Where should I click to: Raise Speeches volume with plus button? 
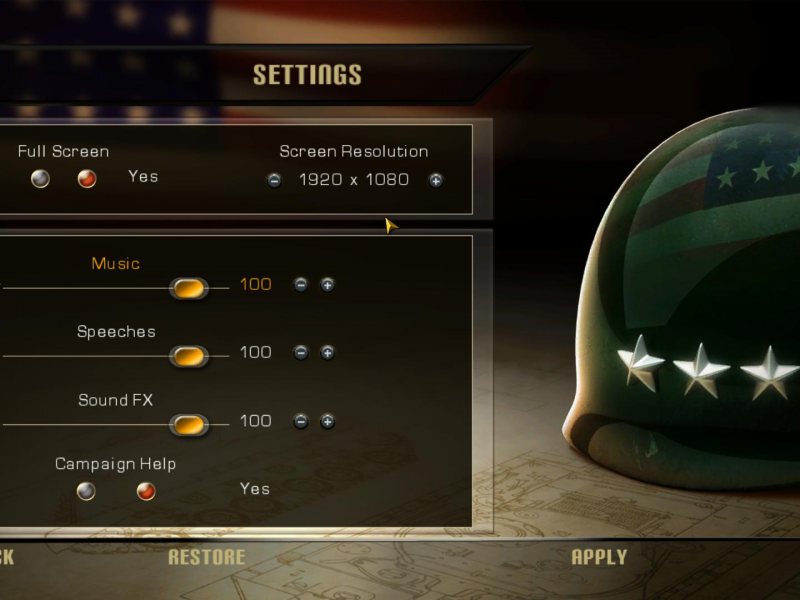pyautogui.click(x=327, y=353)
